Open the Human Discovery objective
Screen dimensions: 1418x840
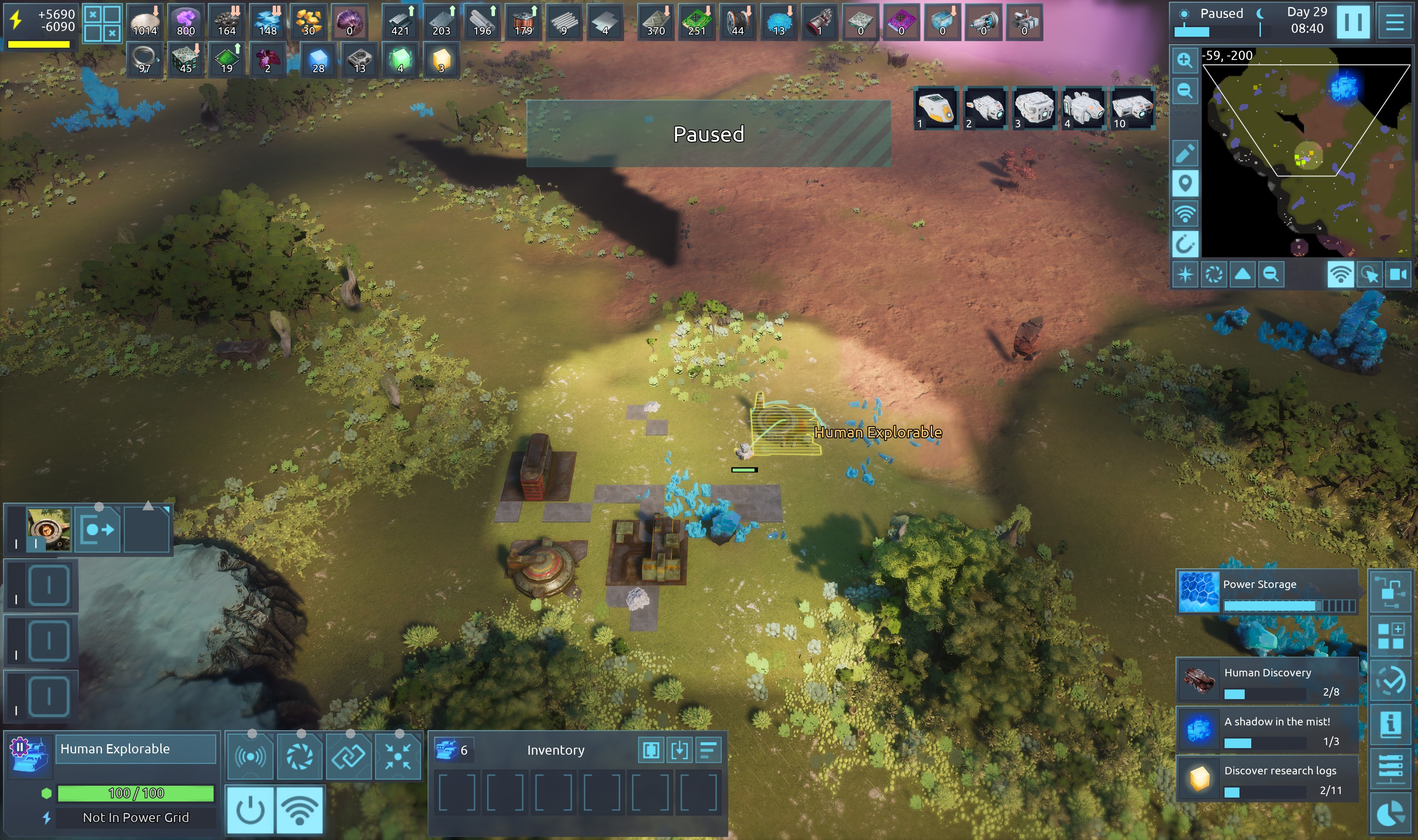[1267, 679]
